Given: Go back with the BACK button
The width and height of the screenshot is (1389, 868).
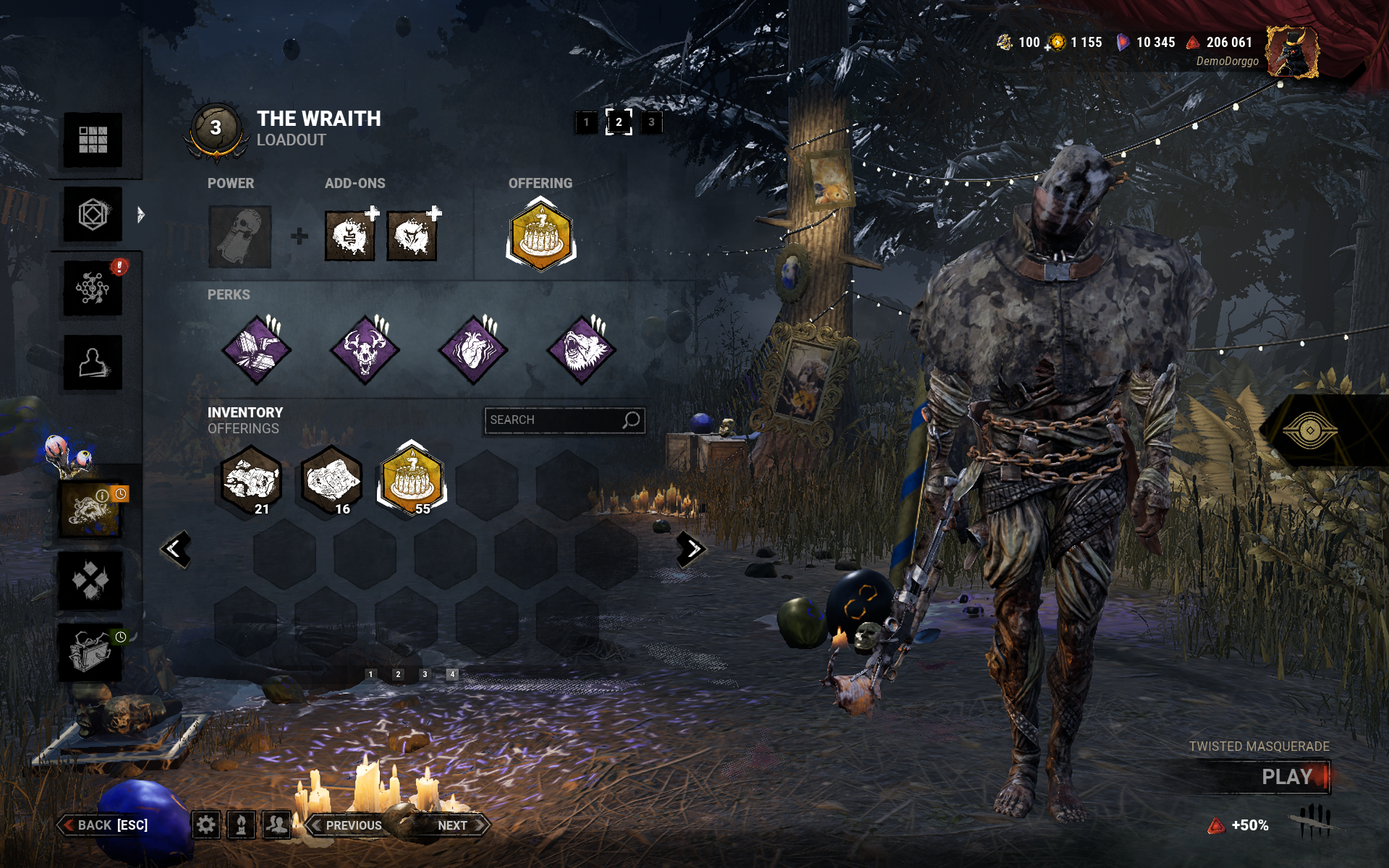Looking at the screenshot, I should click(x=106, y=825).
